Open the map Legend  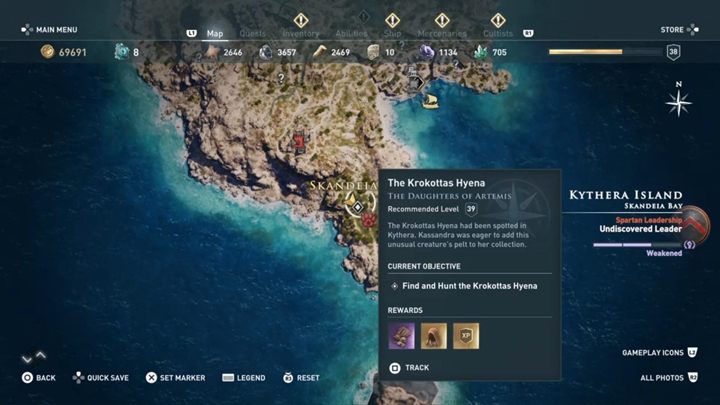[x=244, y=378]
